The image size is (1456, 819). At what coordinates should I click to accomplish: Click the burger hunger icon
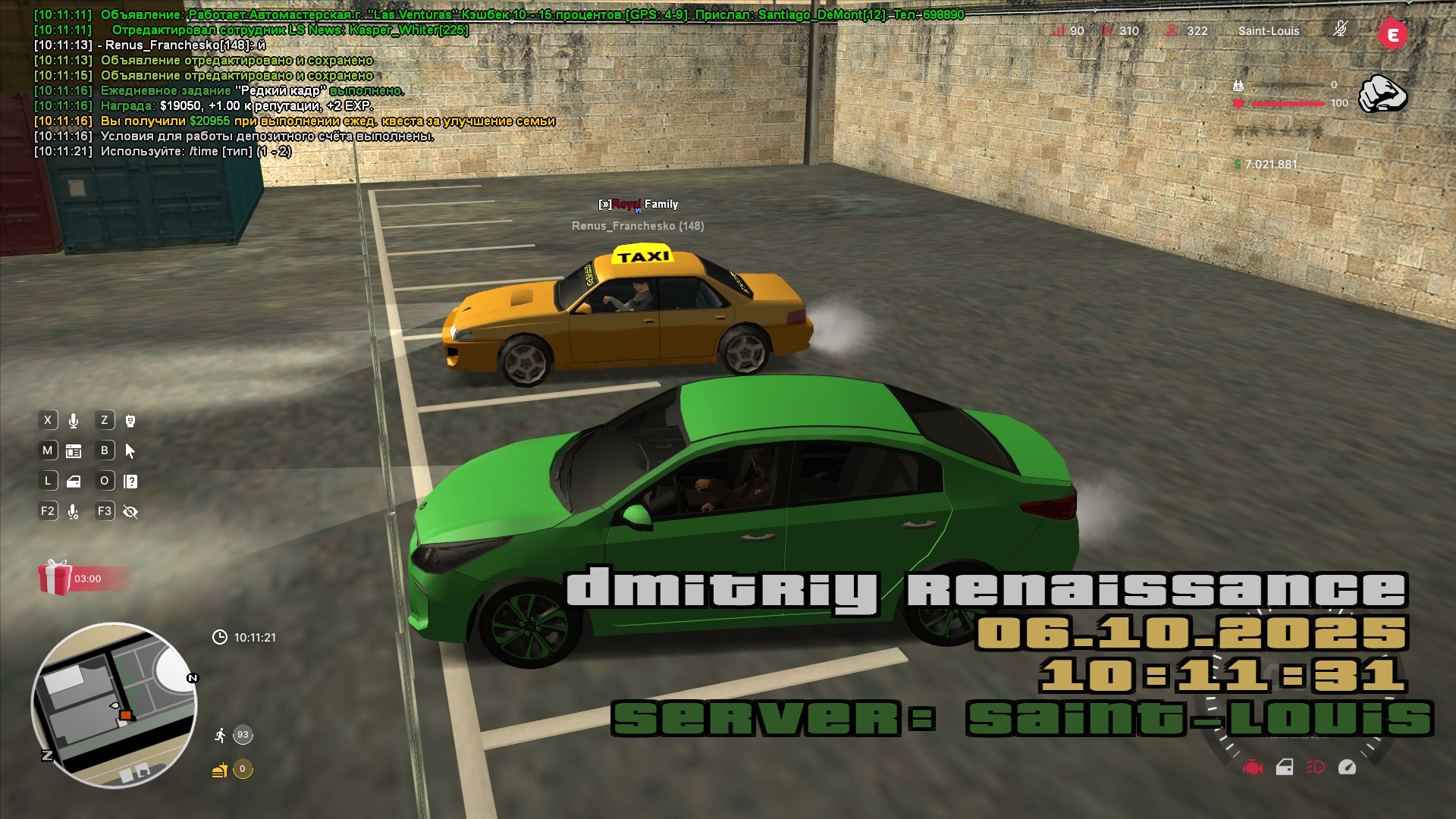tap(220, 770)
